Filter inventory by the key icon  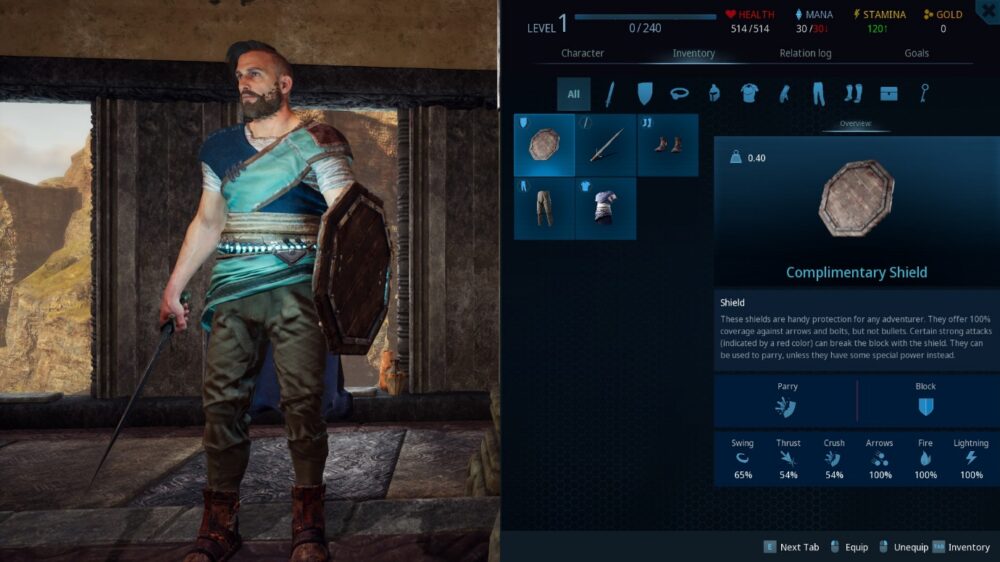(924, 94)
